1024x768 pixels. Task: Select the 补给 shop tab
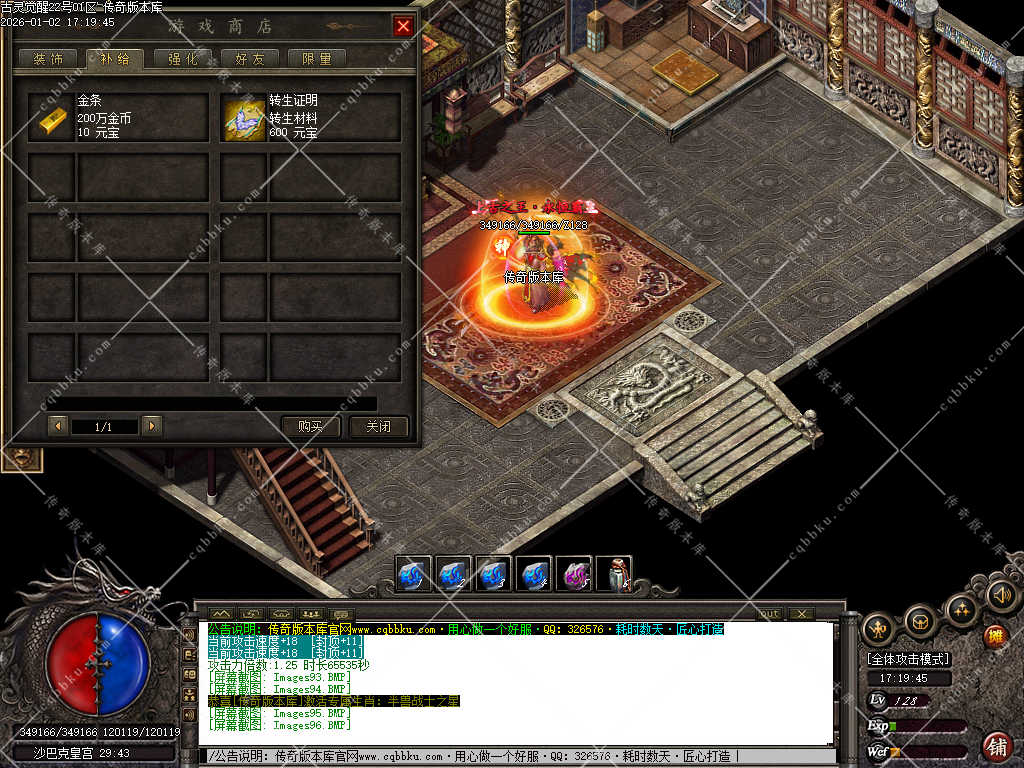pyautogui.click(x=114, y=59)
